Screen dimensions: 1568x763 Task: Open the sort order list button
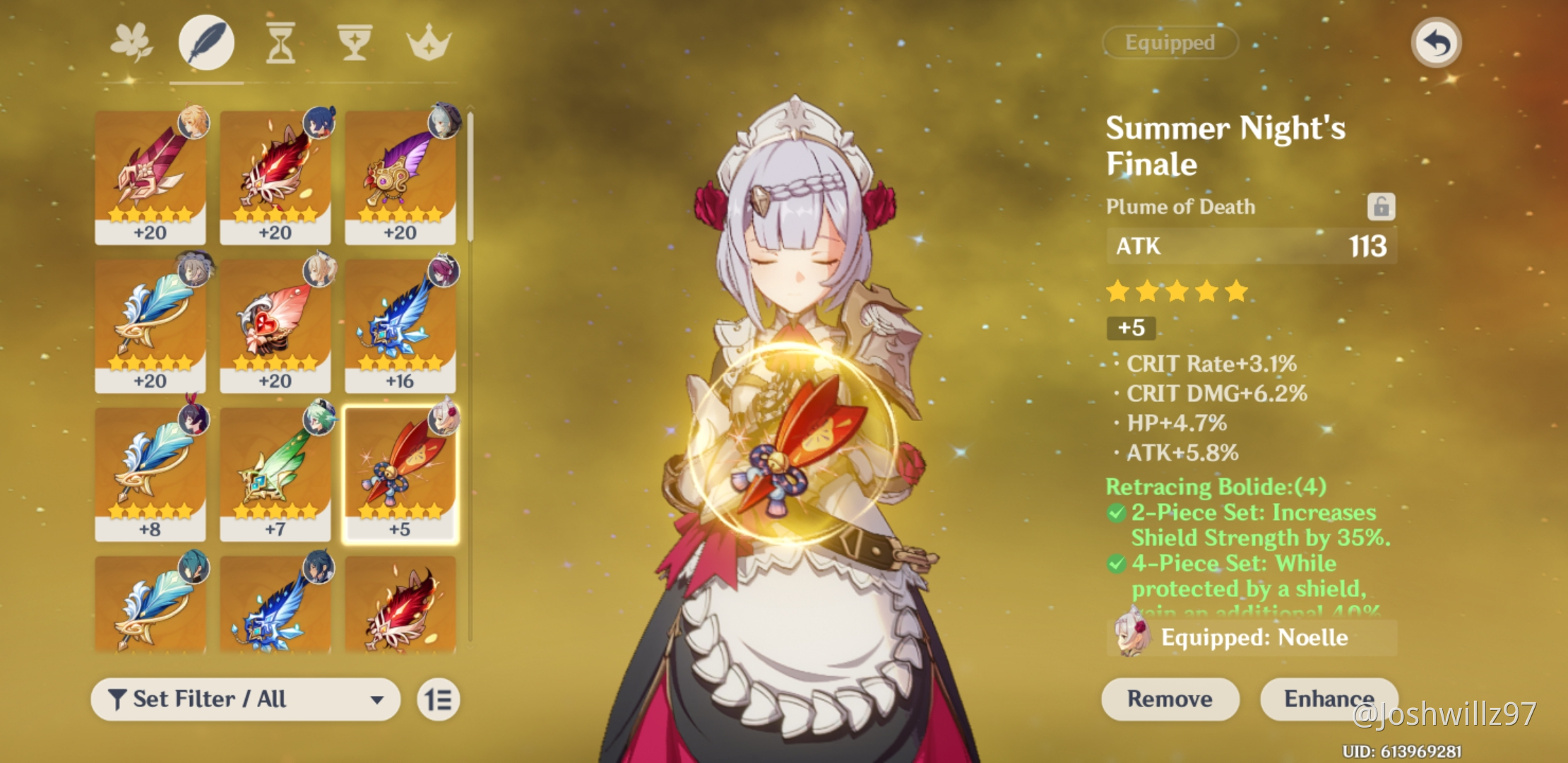click(438, 699)
